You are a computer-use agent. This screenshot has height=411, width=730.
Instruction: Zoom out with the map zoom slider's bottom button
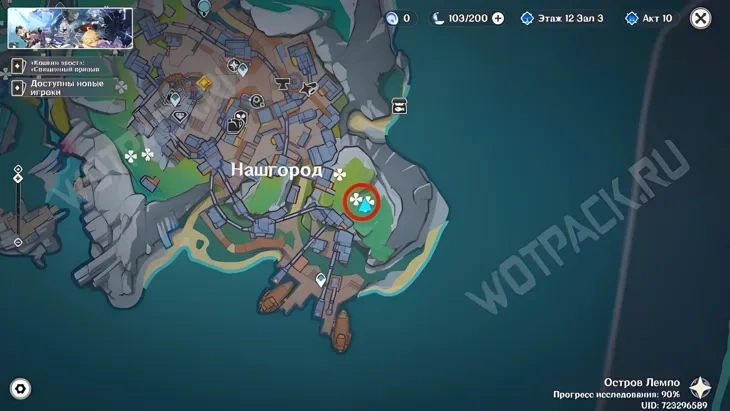click(18, 242)
